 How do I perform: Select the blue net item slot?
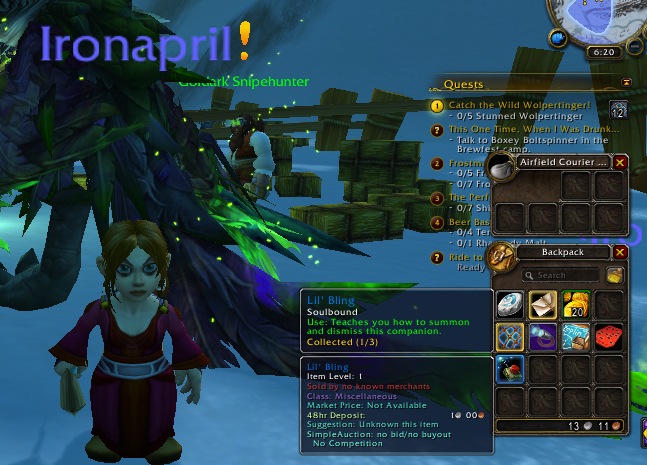click(x=511, y=337)
